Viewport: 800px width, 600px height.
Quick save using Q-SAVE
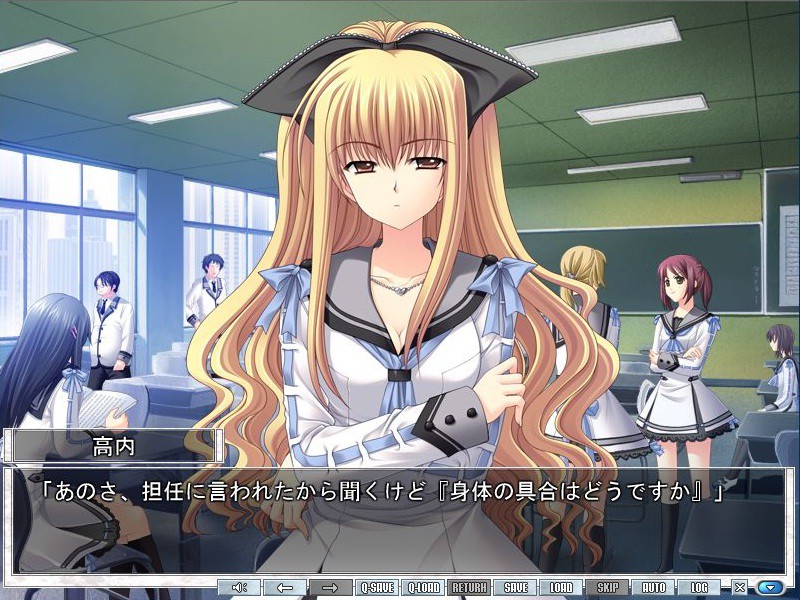click(377, 587)
